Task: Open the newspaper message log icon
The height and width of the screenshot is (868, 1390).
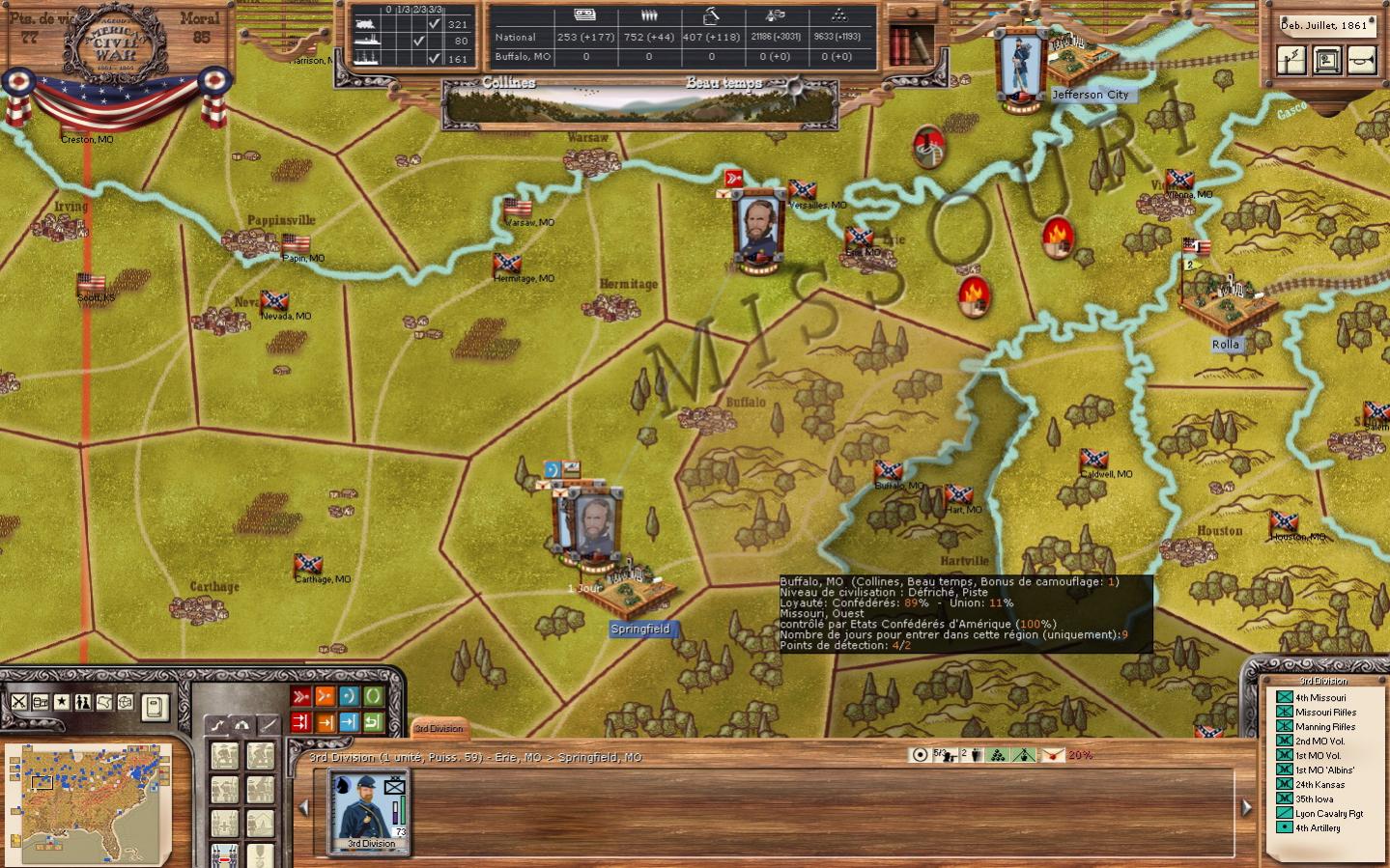Action: click(40, 702)
